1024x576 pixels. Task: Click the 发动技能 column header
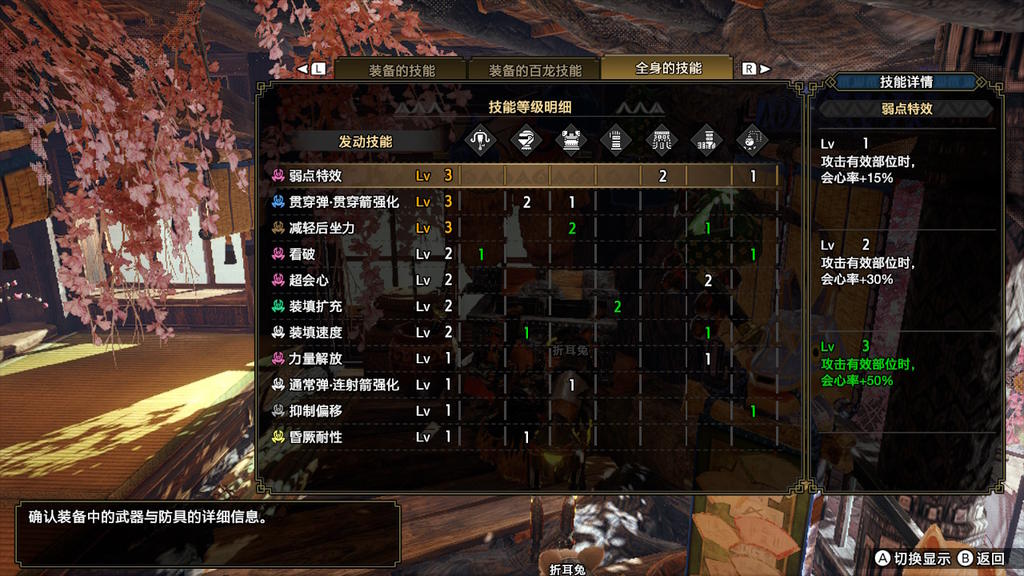pos(365,142)
